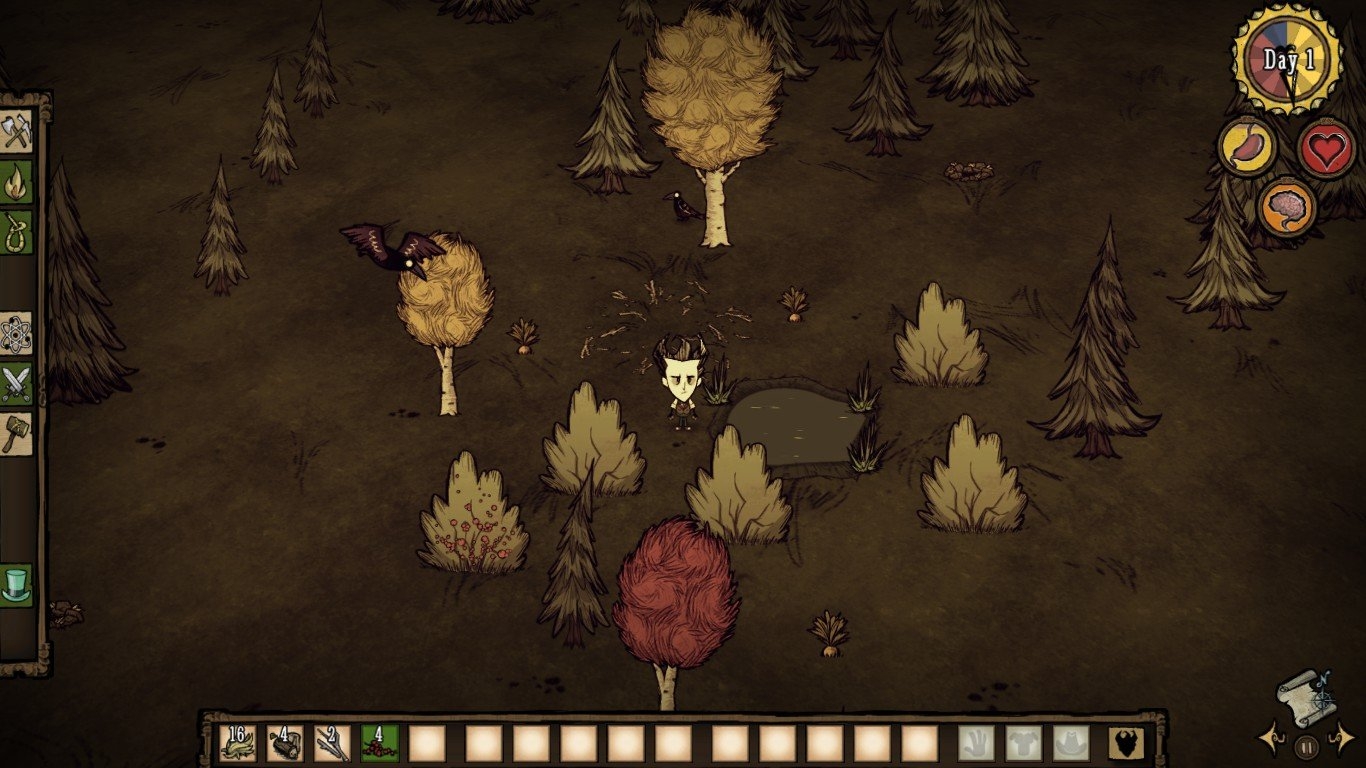Image resolution: width=1366 pixels, height=768 pixels.
Task: Click the red berries inventory slot
Action: (380, 743)
